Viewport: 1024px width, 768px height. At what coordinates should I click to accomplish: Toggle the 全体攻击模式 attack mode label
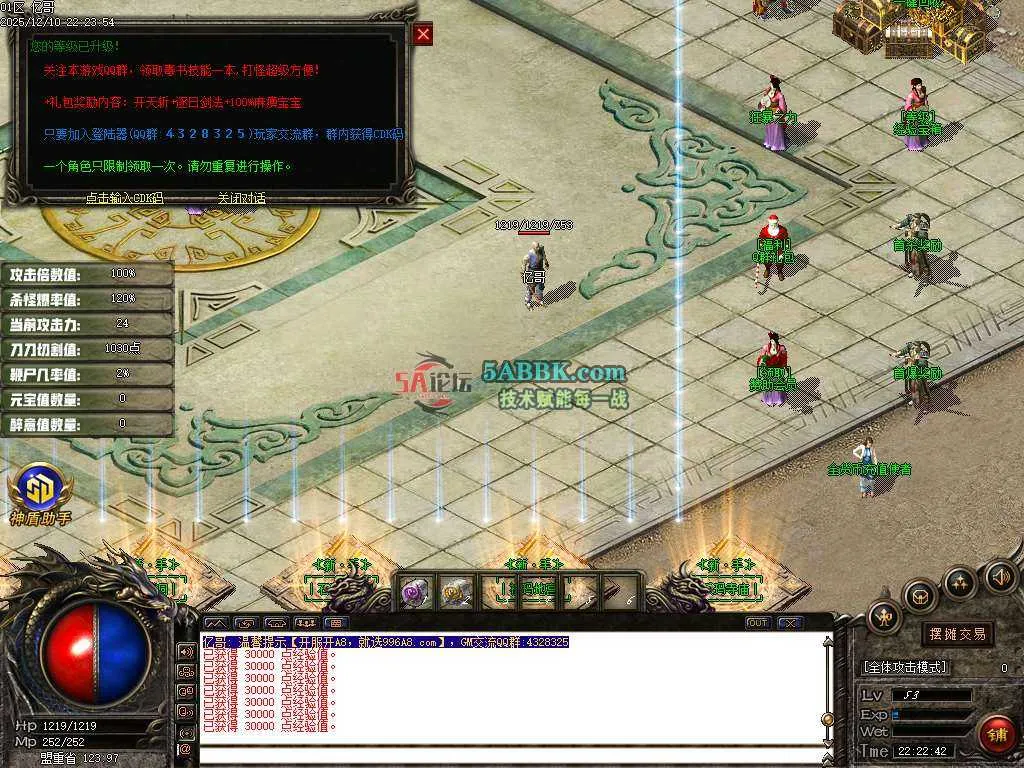click(905, 667)
